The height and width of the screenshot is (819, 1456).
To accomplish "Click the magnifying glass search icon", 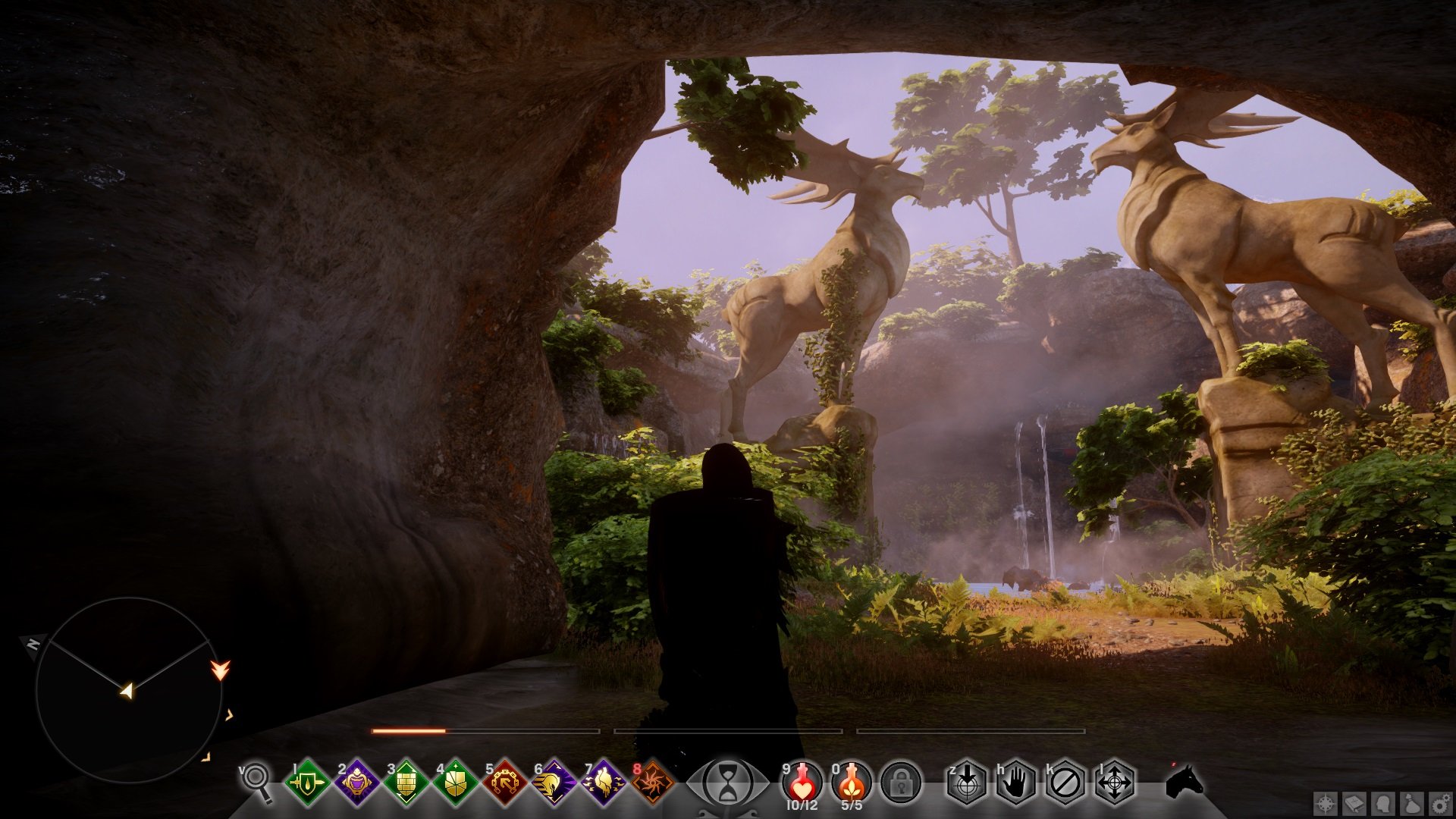I will point(256,782).
